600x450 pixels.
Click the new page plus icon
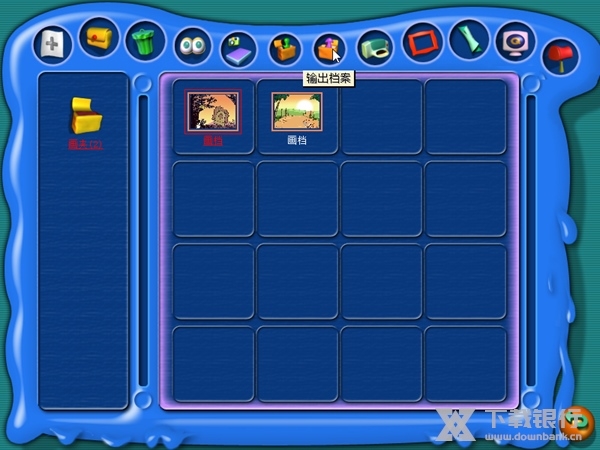coord(53,44)
